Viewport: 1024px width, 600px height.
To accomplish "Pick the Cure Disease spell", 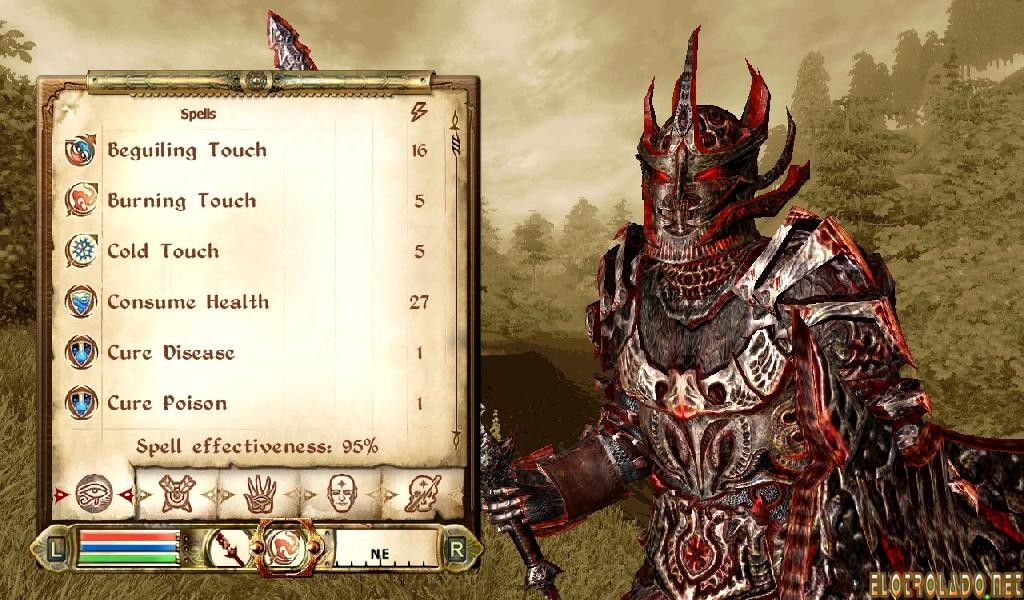I will click(x=171, y=353).
